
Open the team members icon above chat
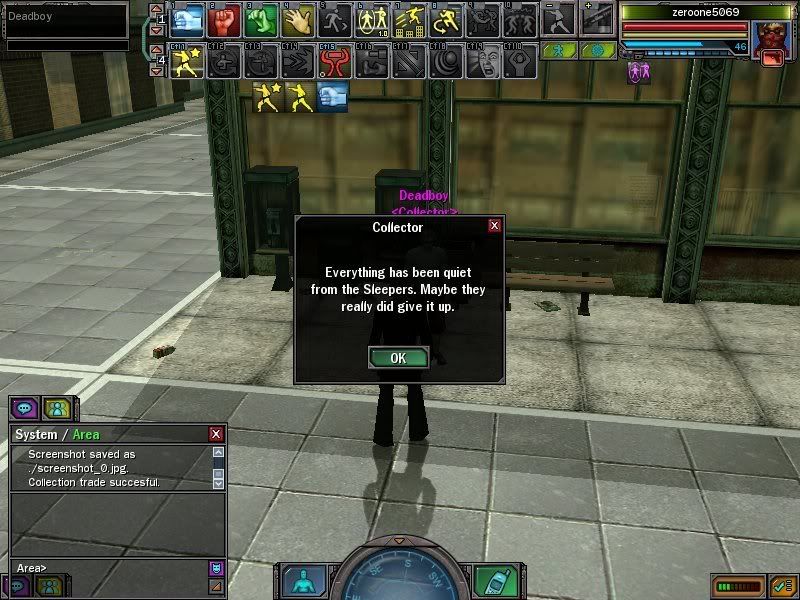click(56, 408)
